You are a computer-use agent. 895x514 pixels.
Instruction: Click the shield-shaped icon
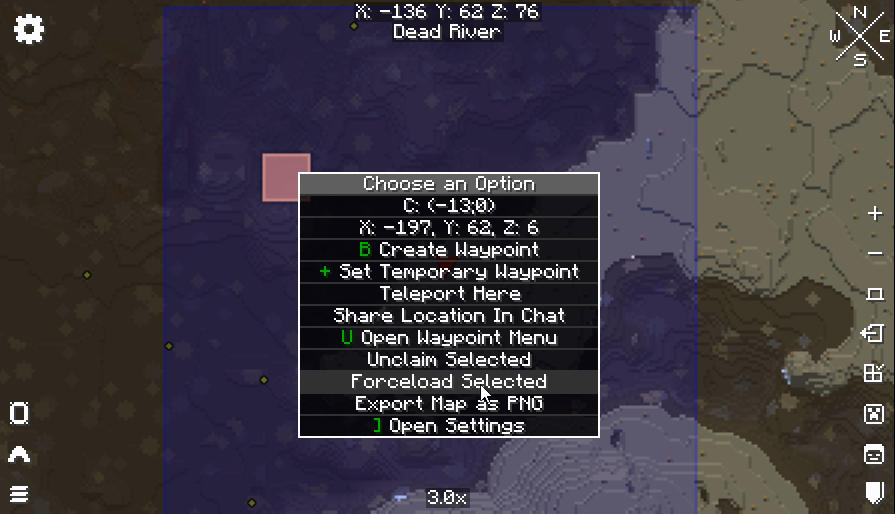click(875, 492)
